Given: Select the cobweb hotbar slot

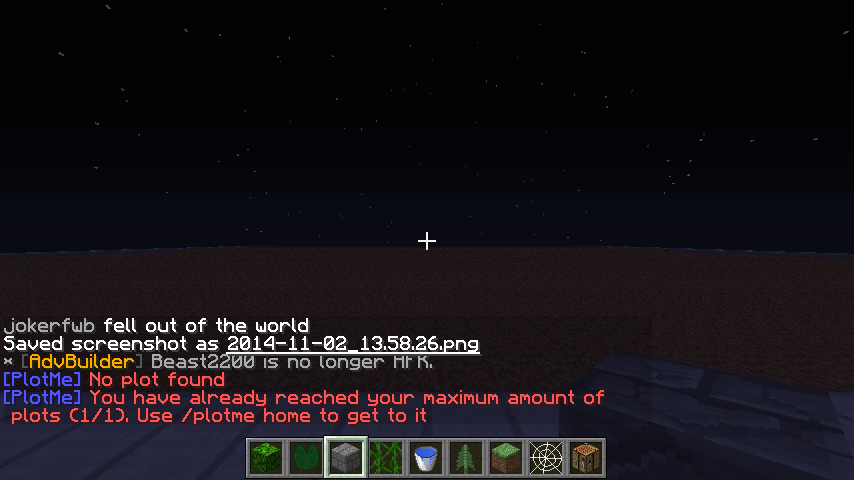Looking at the screenshot, I should coord(546,458).
